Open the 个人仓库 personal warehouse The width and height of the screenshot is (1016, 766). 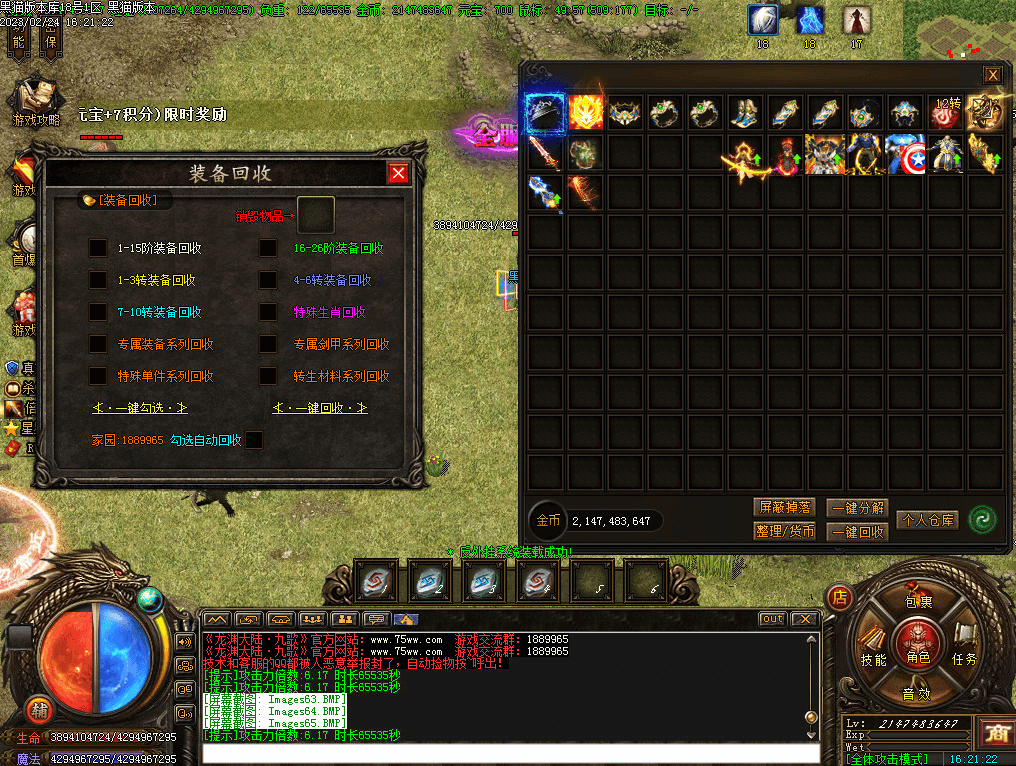coord(927,520)
